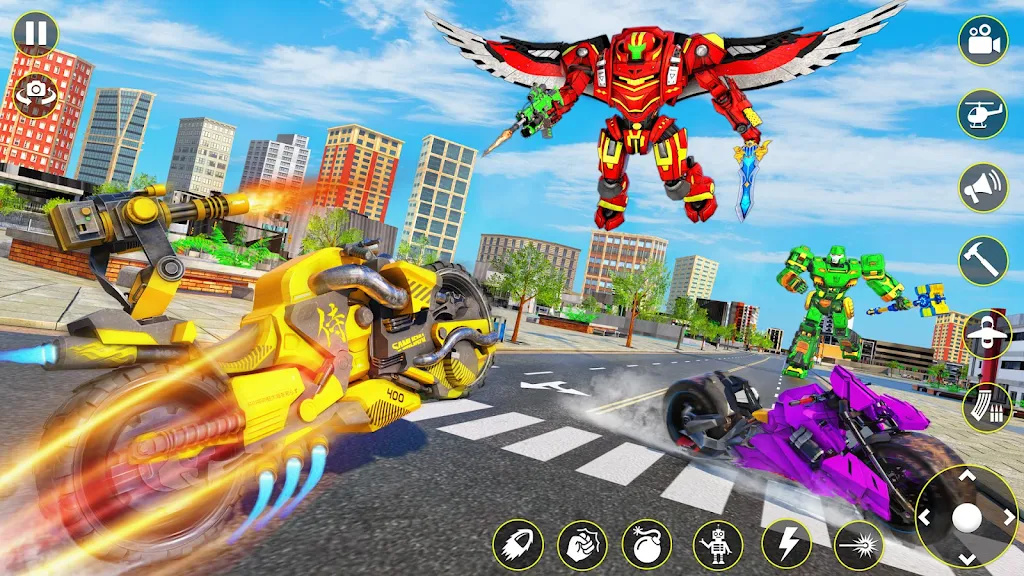Screen dimensions: 1024x576
Task: Throw a bomb
Action: coord(647,545)
